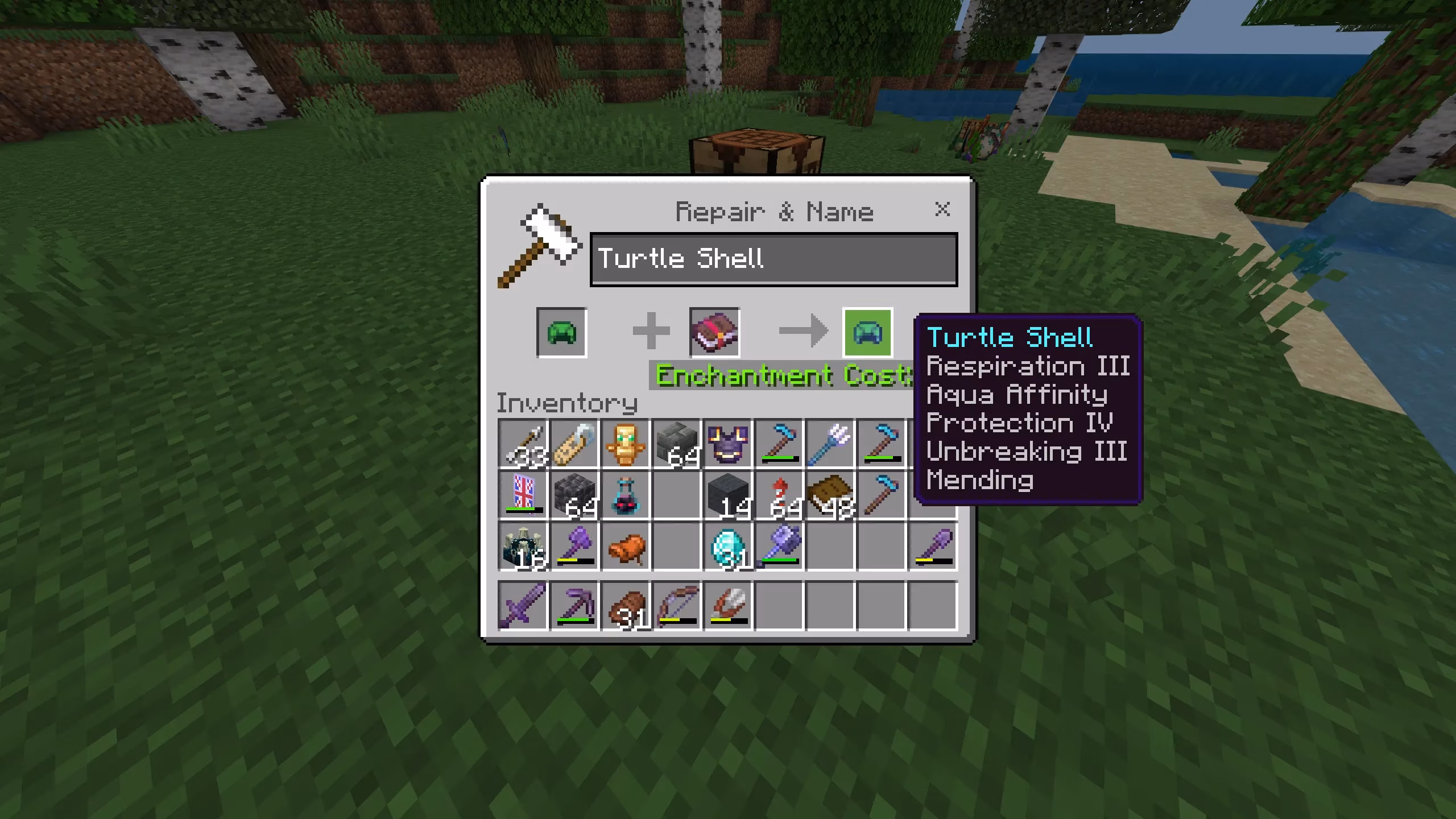Collect the enchanted Turtle Shell result item
This screenshot has width=1456, height=819.
(868, 333)
